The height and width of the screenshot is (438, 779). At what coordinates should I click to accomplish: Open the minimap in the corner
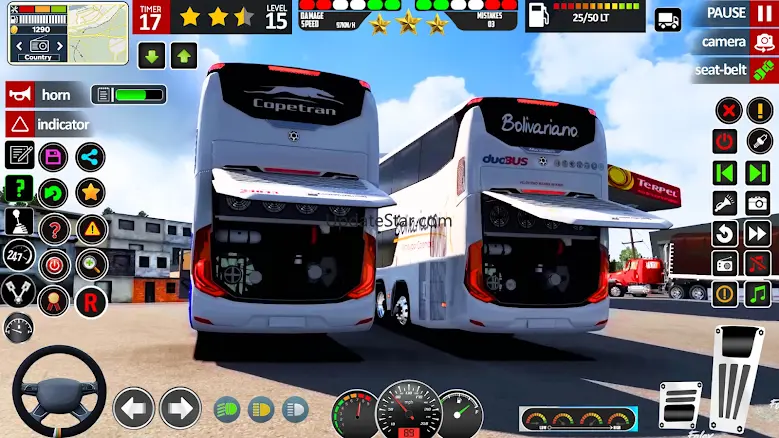coord(65,32)
